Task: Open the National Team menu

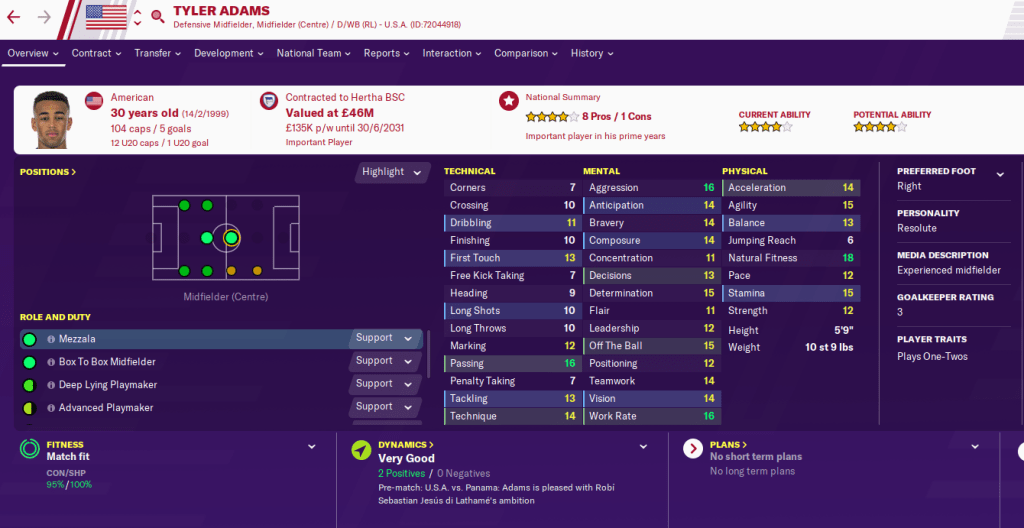Action: coord(313,53)
